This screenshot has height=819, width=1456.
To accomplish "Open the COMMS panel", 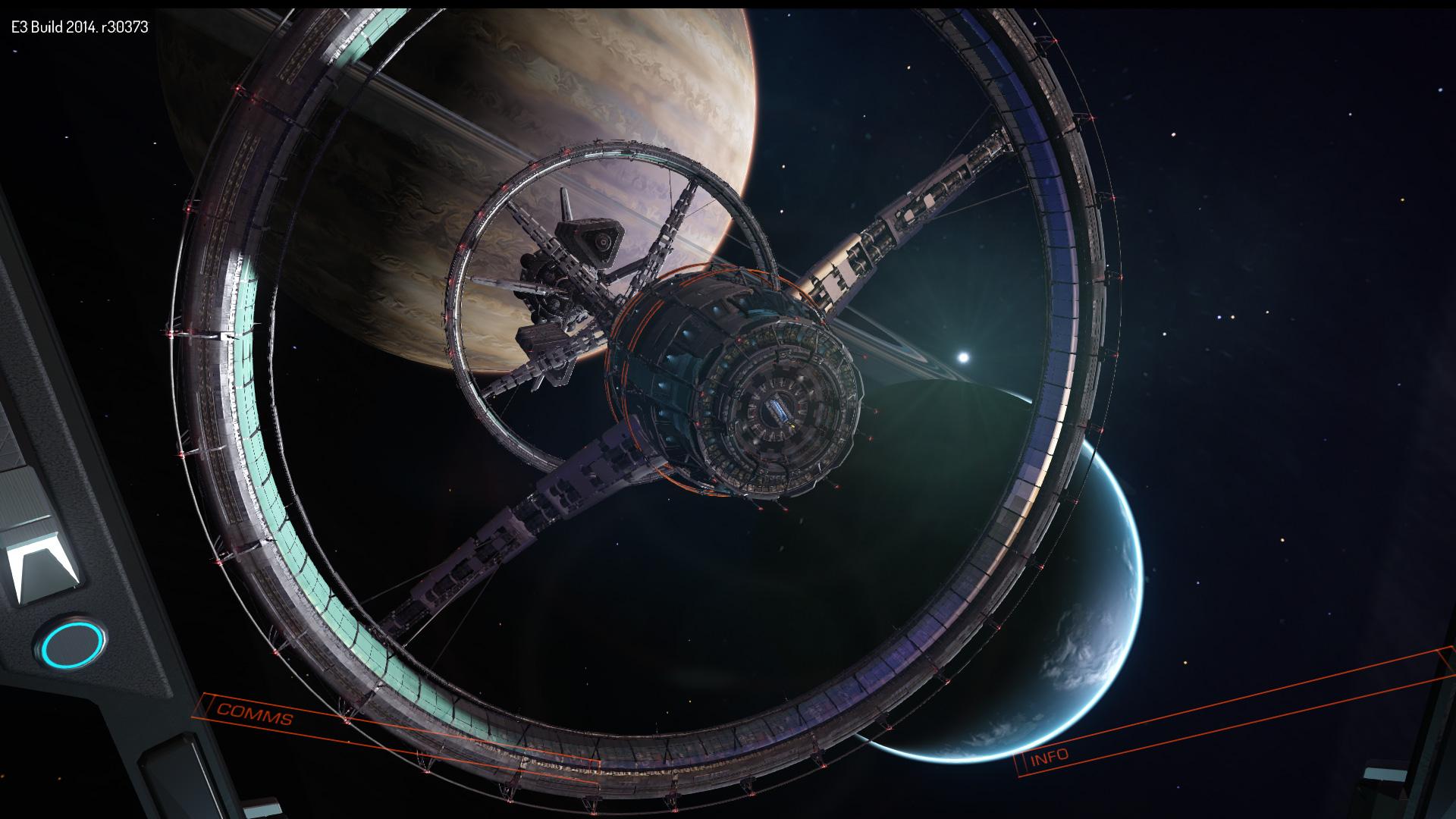I will coord(254,714).
